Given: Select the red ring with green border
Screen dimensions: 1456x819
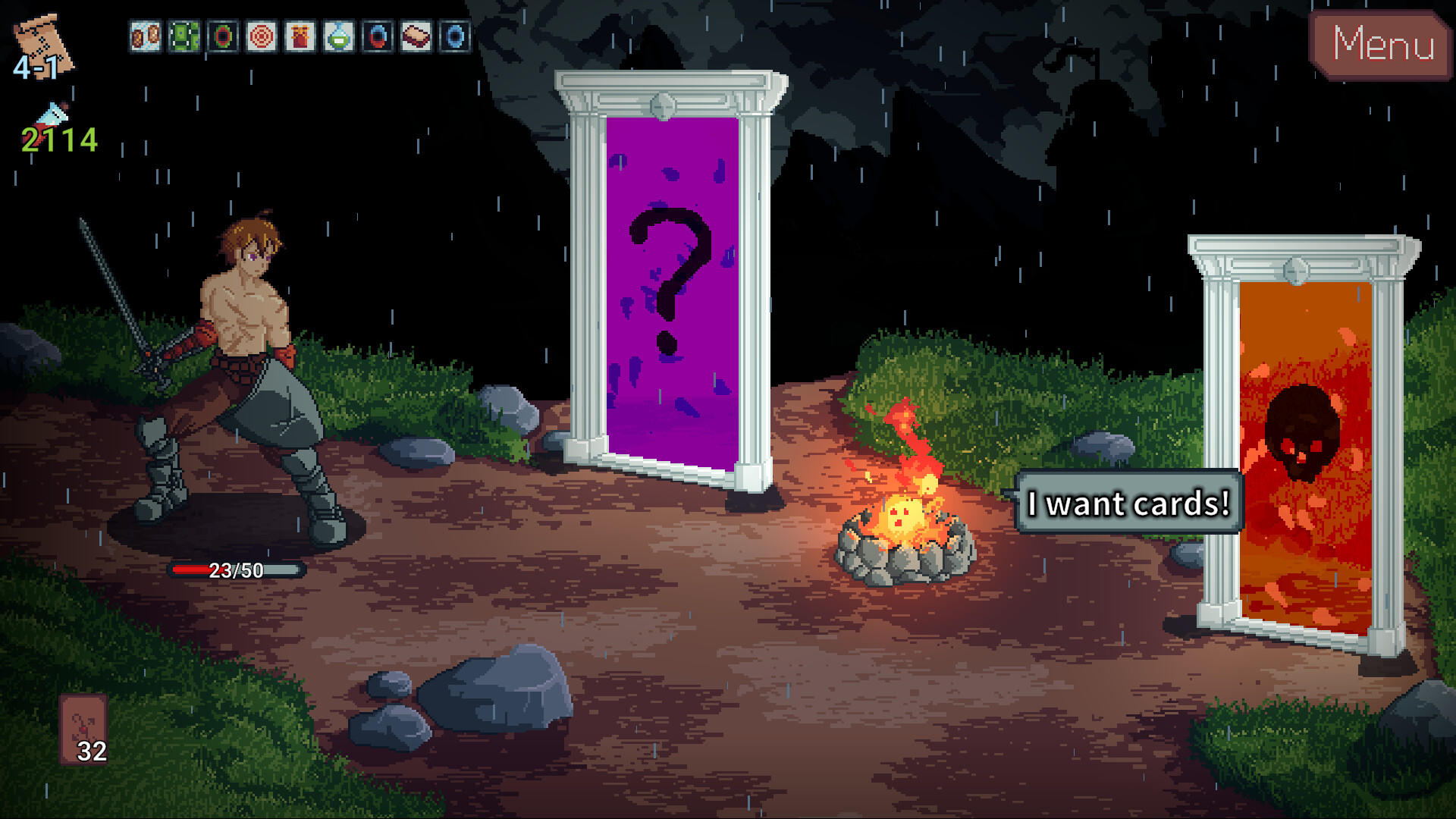Looking at the screenshot, I should pyautogui.click(x=223, y=34).
